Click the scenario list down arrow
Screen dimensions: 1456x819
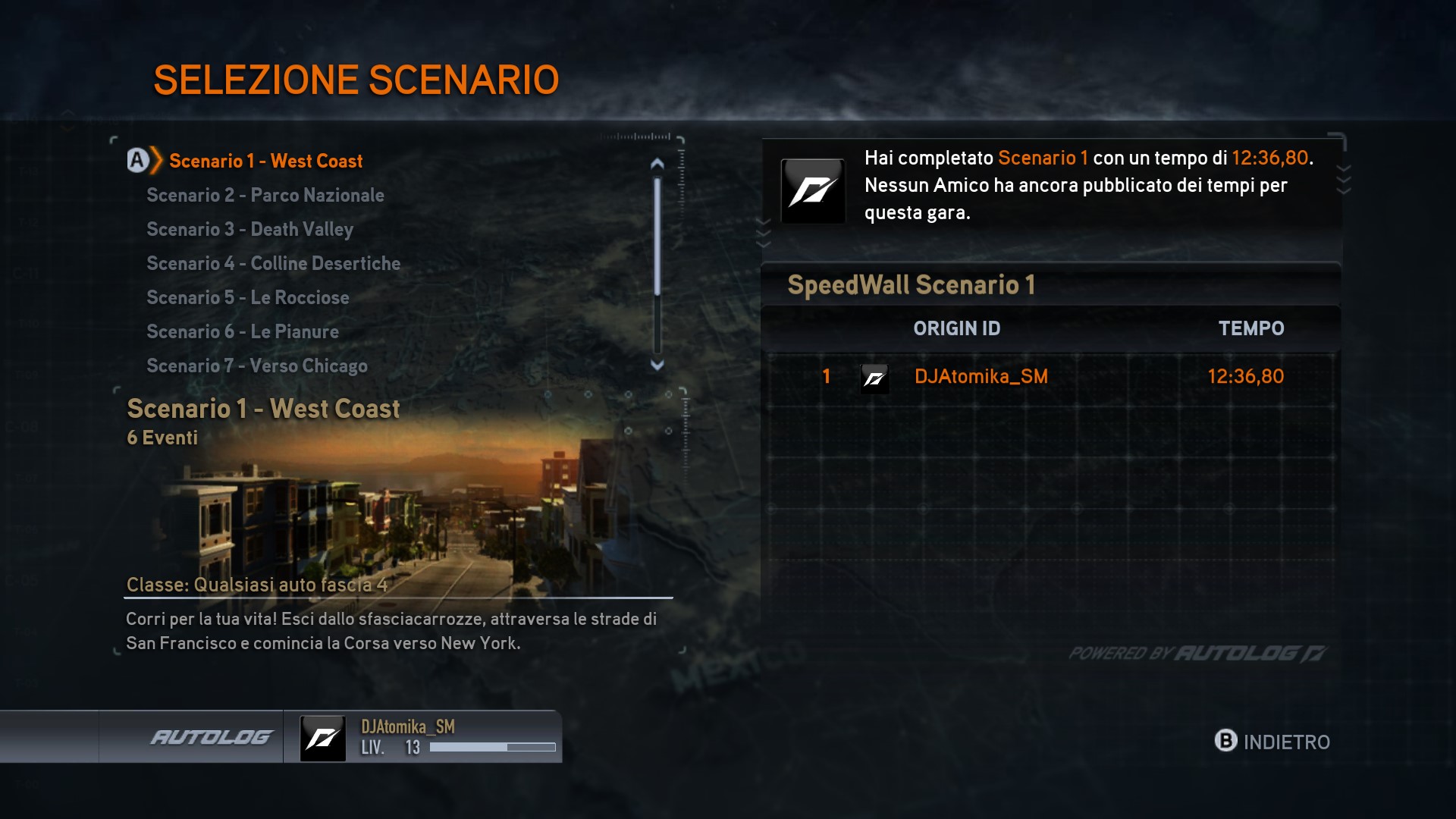click(657, 366)
